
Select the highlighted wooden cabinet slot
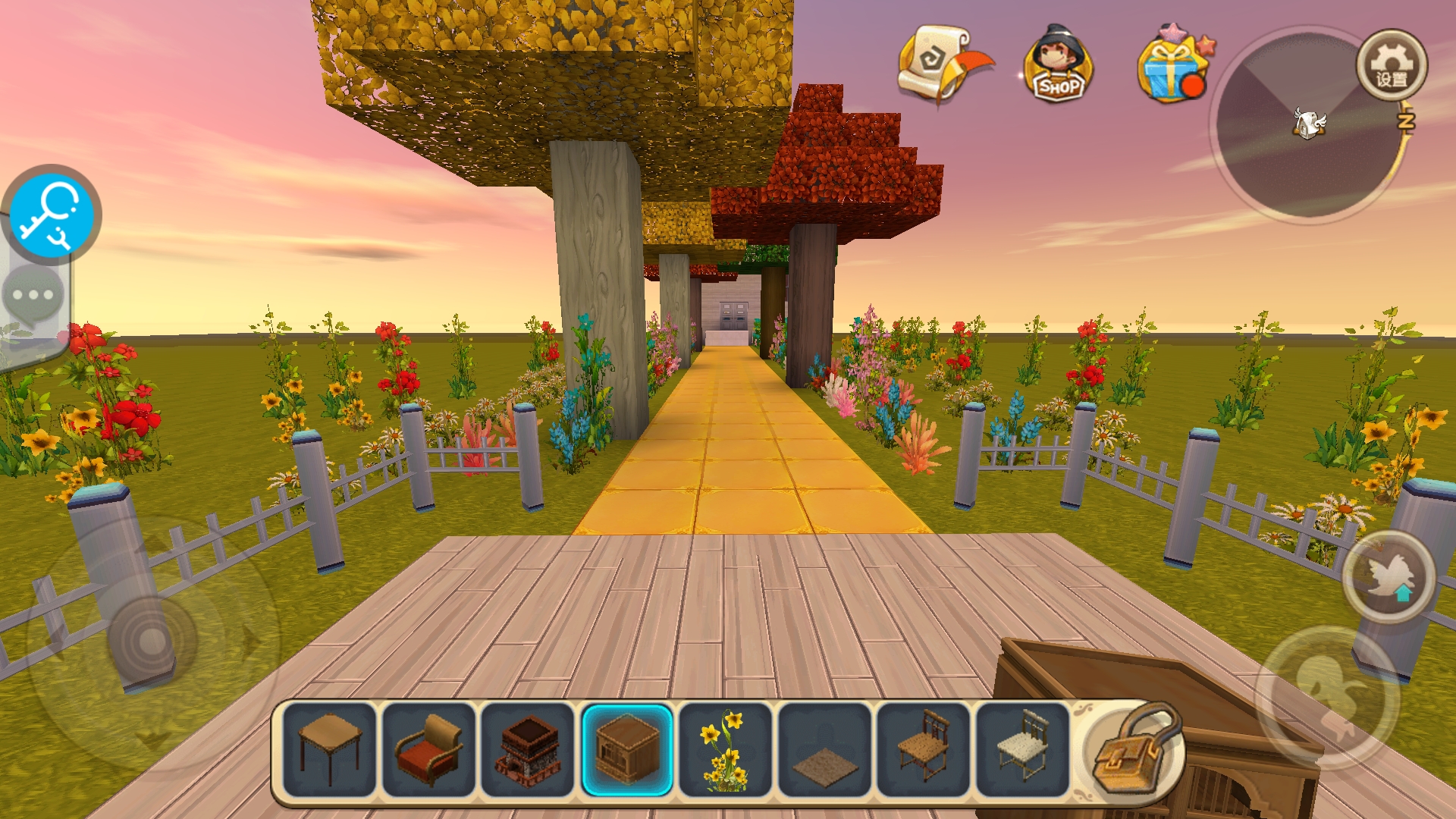coord(626,749)
